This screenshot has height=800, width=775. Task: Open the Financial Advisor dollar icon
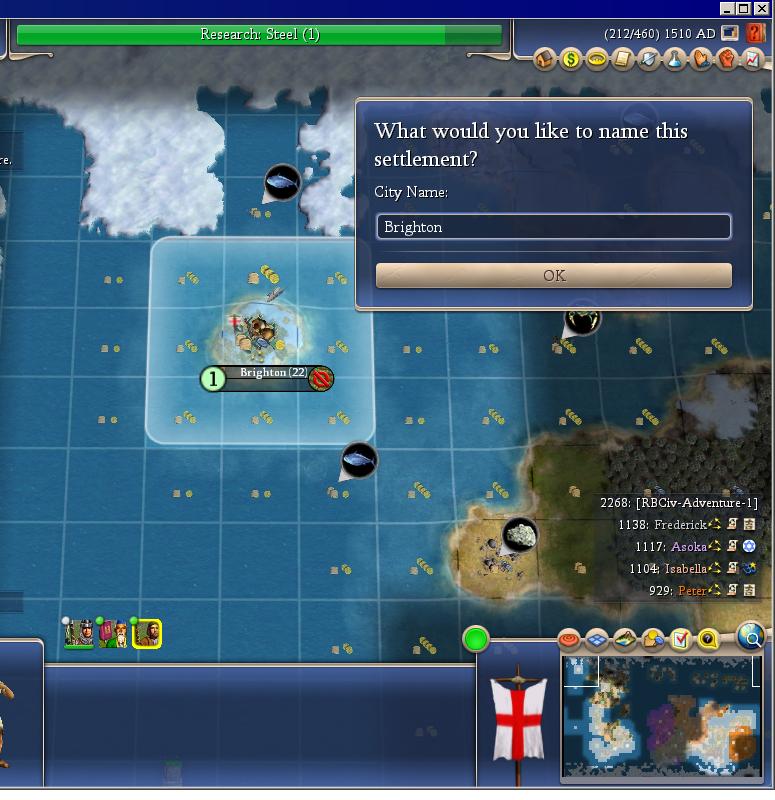[x=571, y=60]
